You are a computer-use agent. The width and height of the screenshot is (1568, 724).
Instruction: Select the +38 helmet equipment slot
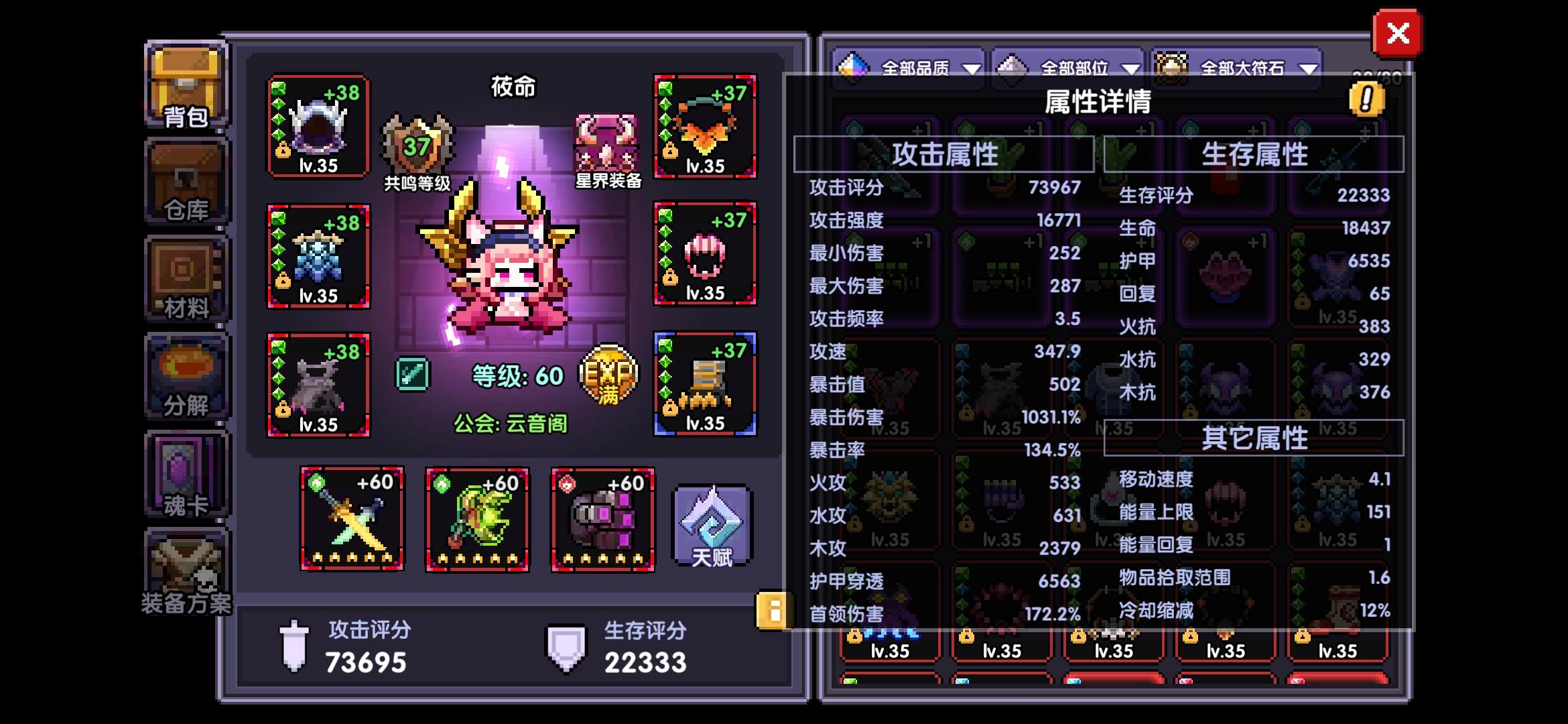click(318, 127)
